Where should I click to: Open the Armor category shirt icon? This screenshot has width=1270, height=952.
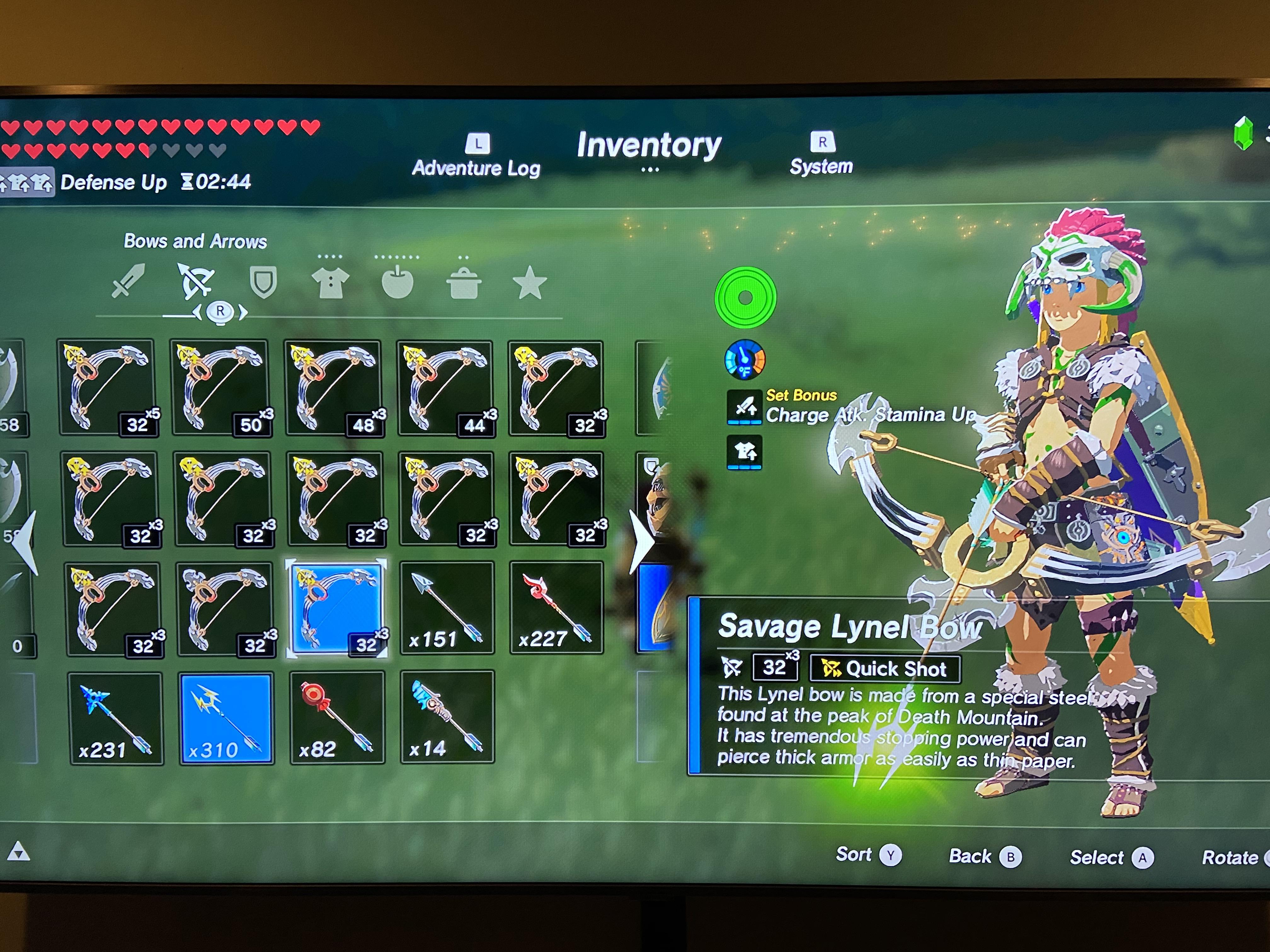pyautogui.click(x=332, y=282)
